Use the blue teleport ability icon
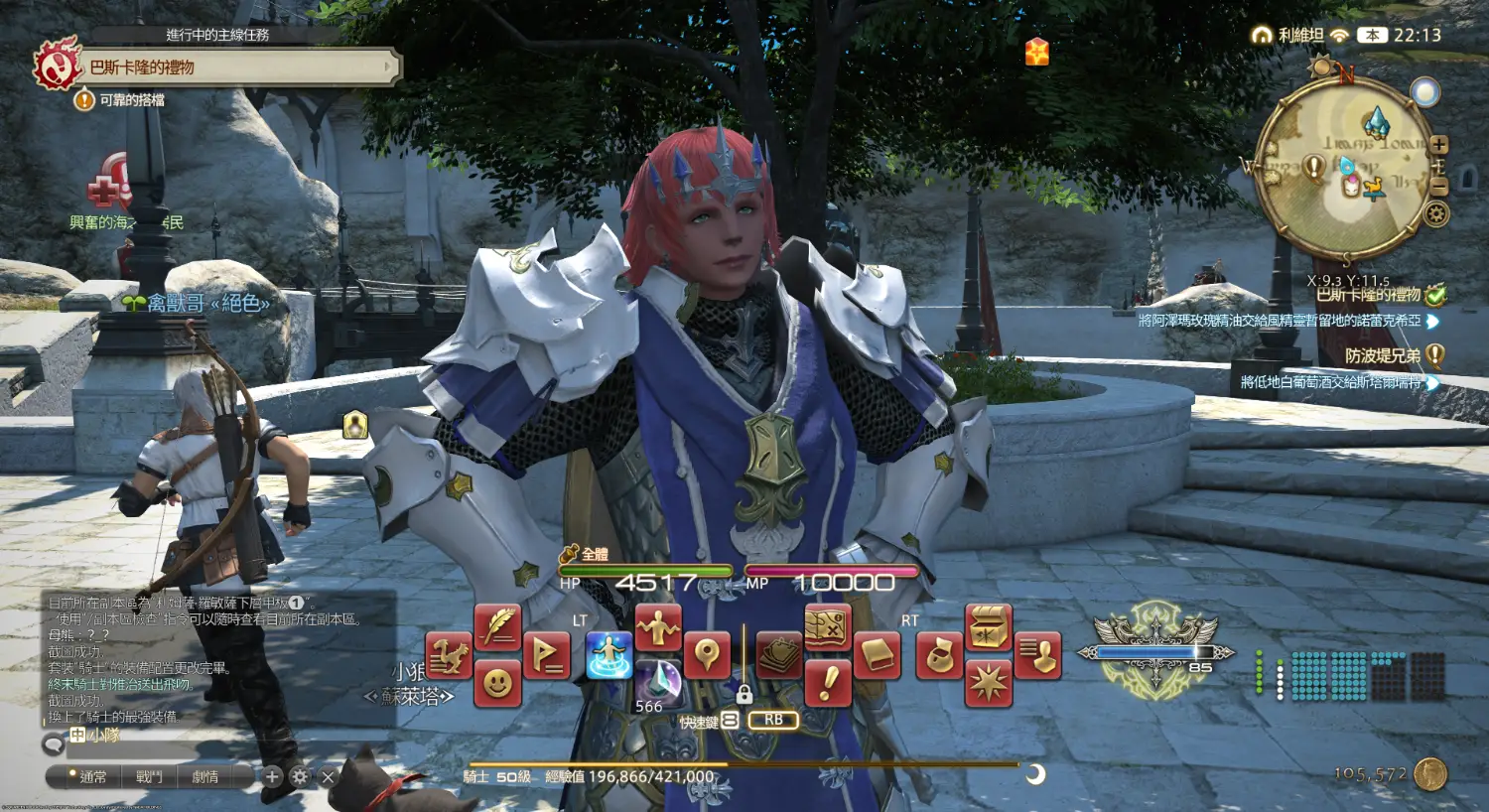 [609, 655]
